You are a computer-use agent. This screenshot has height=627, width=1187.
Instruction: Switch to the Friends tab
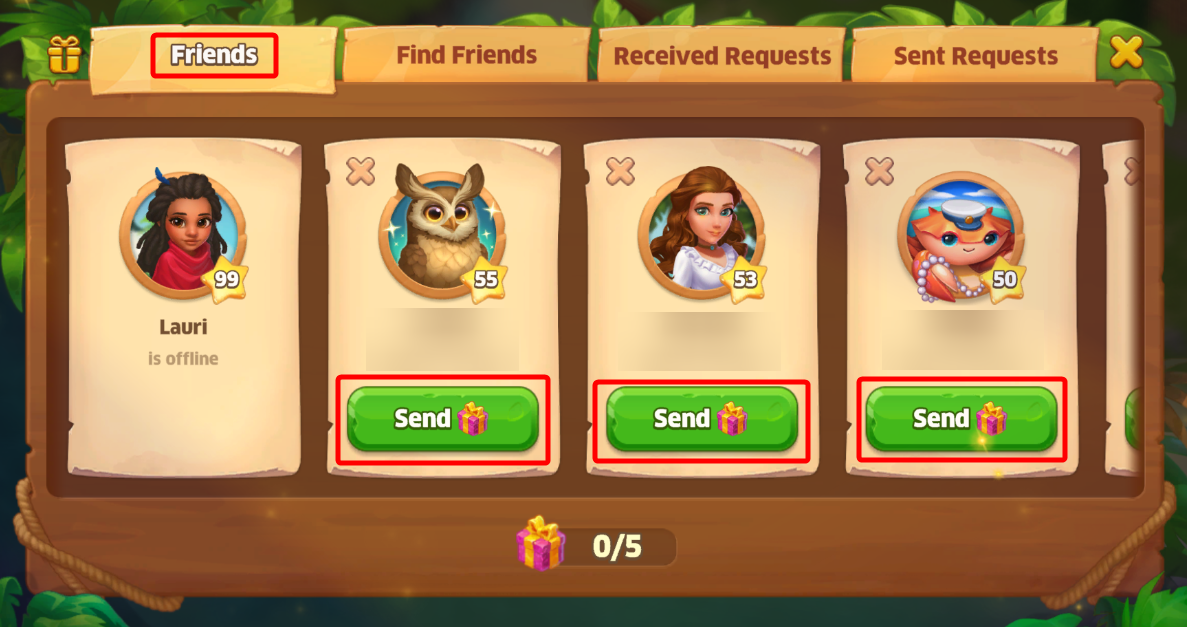(x=214, y=55)
